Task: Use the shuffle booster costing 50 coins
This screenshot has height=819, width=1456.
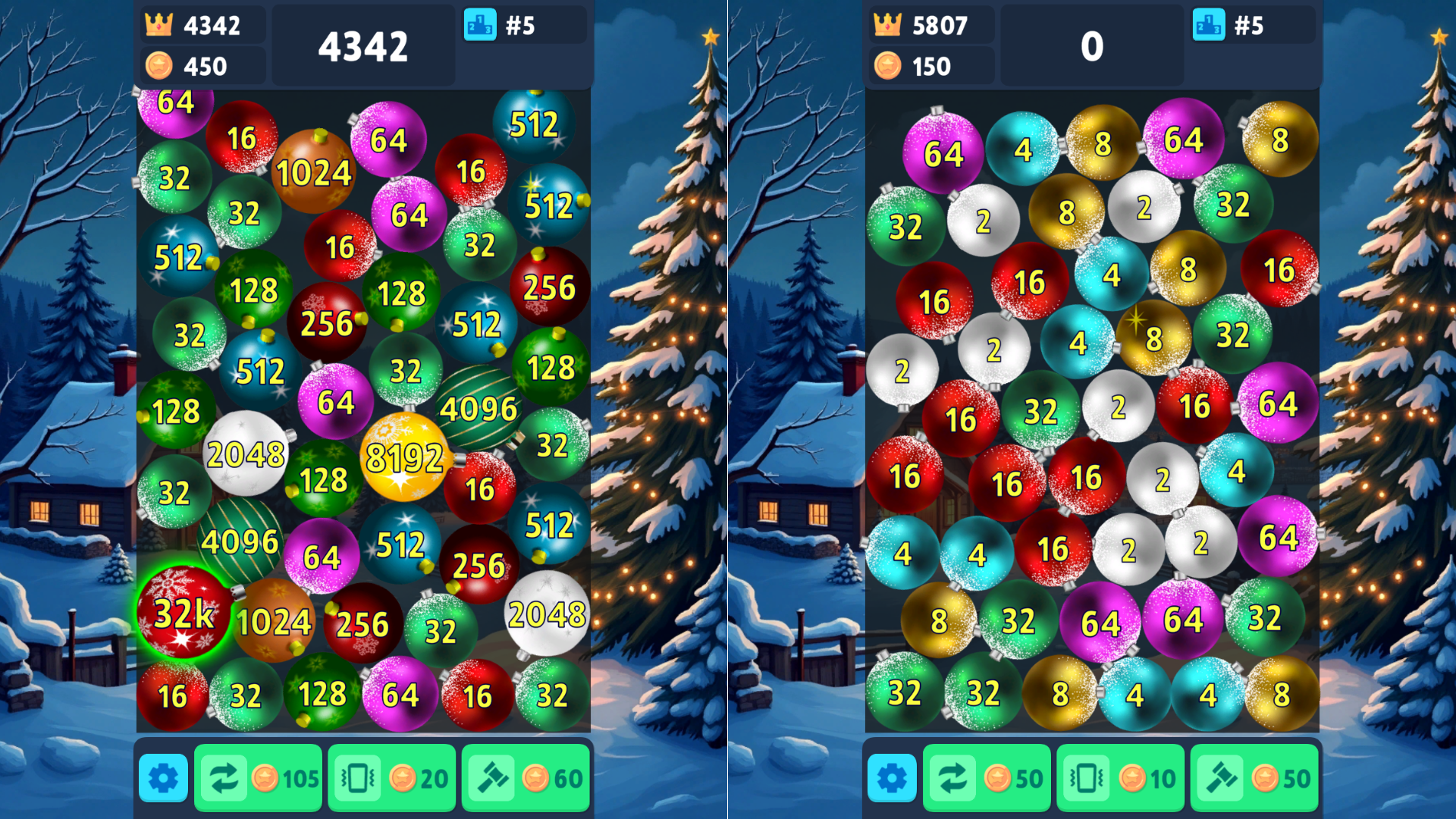Action: click(987, 777)
